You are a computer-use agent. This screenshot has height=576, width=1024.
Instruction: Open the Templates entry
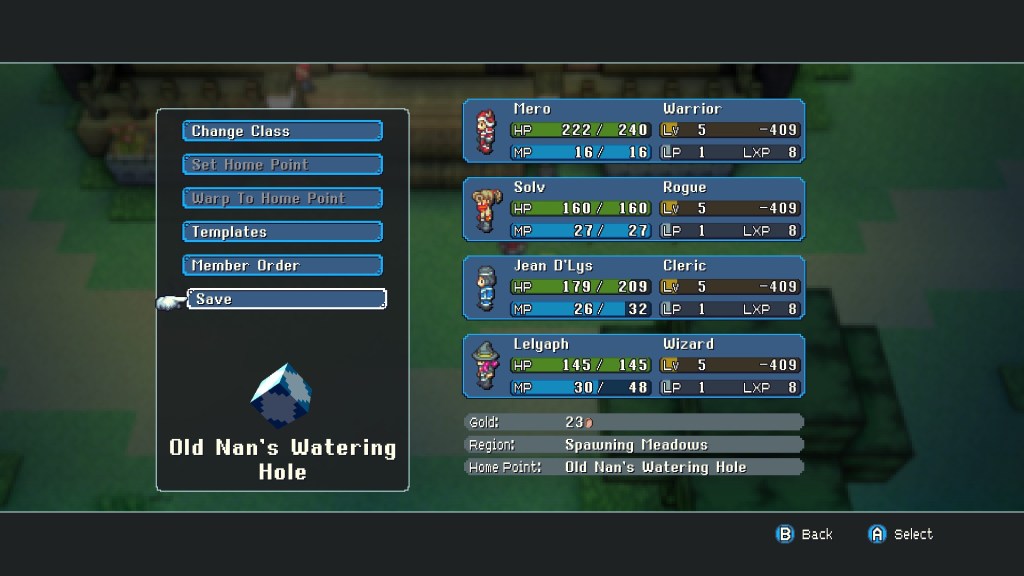(x=282, y=232)
